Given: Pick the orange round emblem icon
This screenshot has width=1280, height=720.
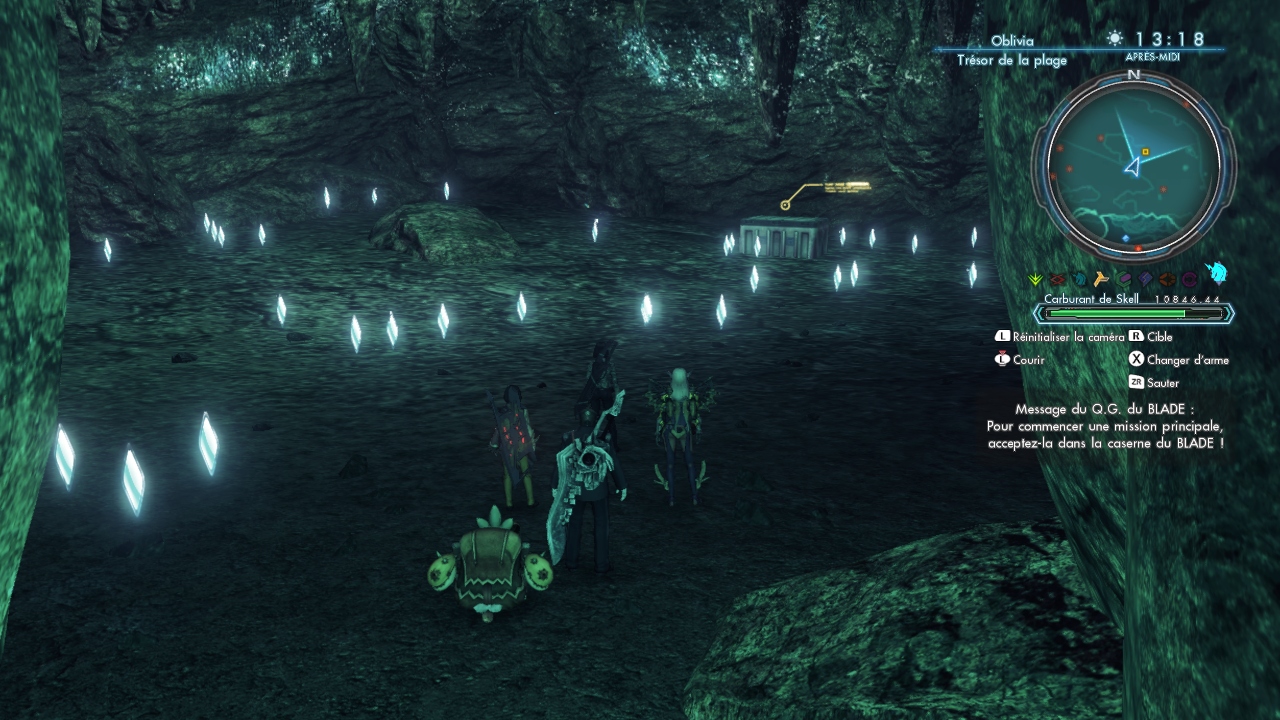Looking at the screenshot, I should 1167,280.
